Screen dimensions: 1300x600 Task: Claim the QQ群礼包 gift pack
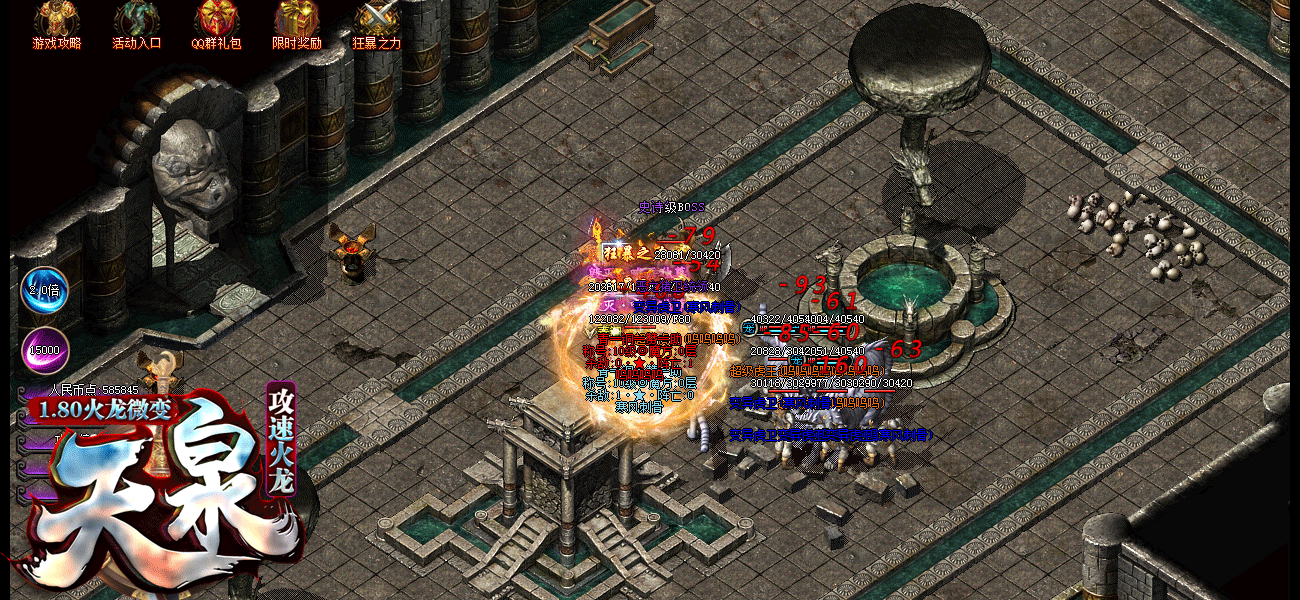coord(216,24)
